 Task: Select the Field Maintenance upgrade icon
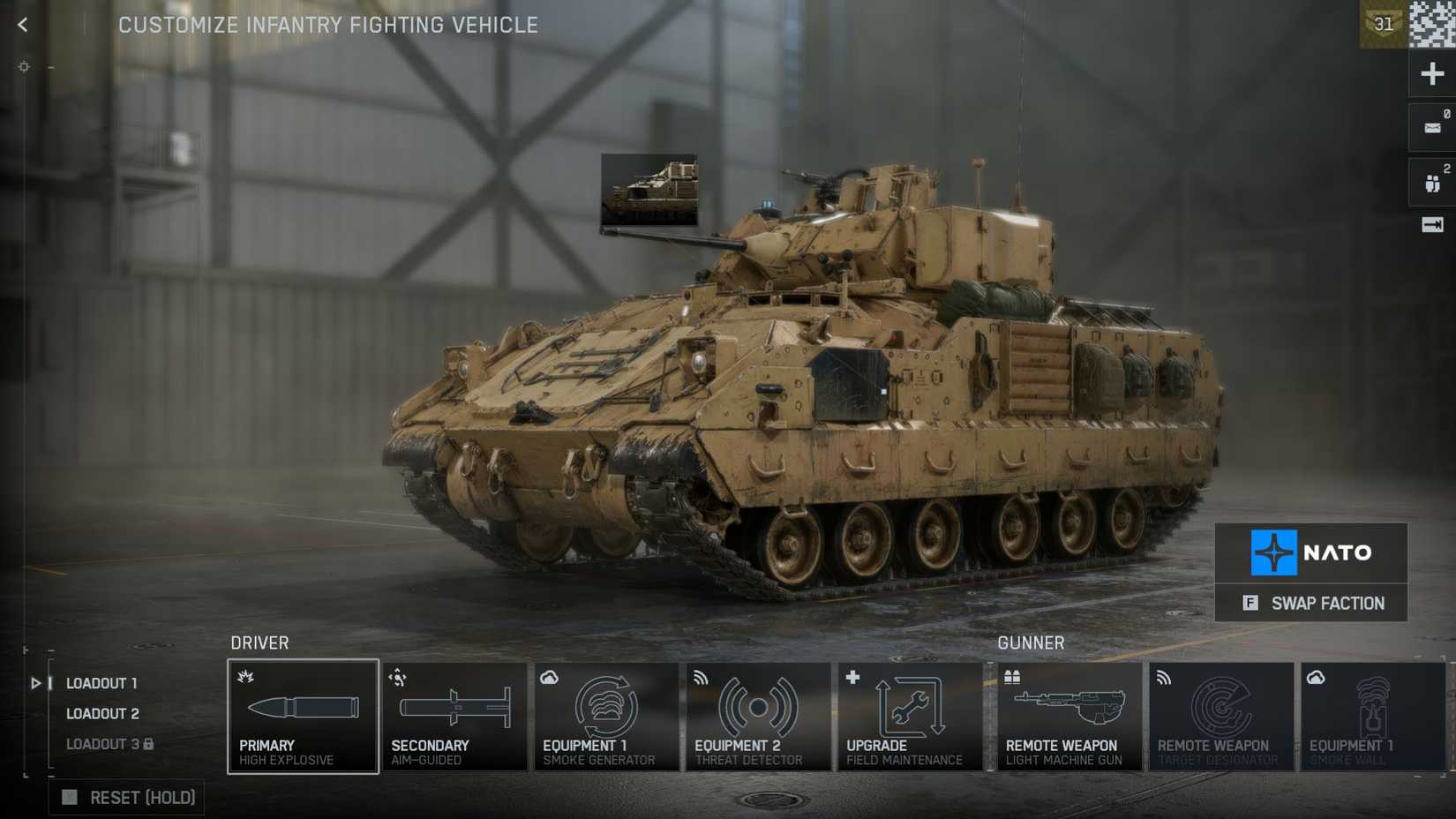[910, 715]
